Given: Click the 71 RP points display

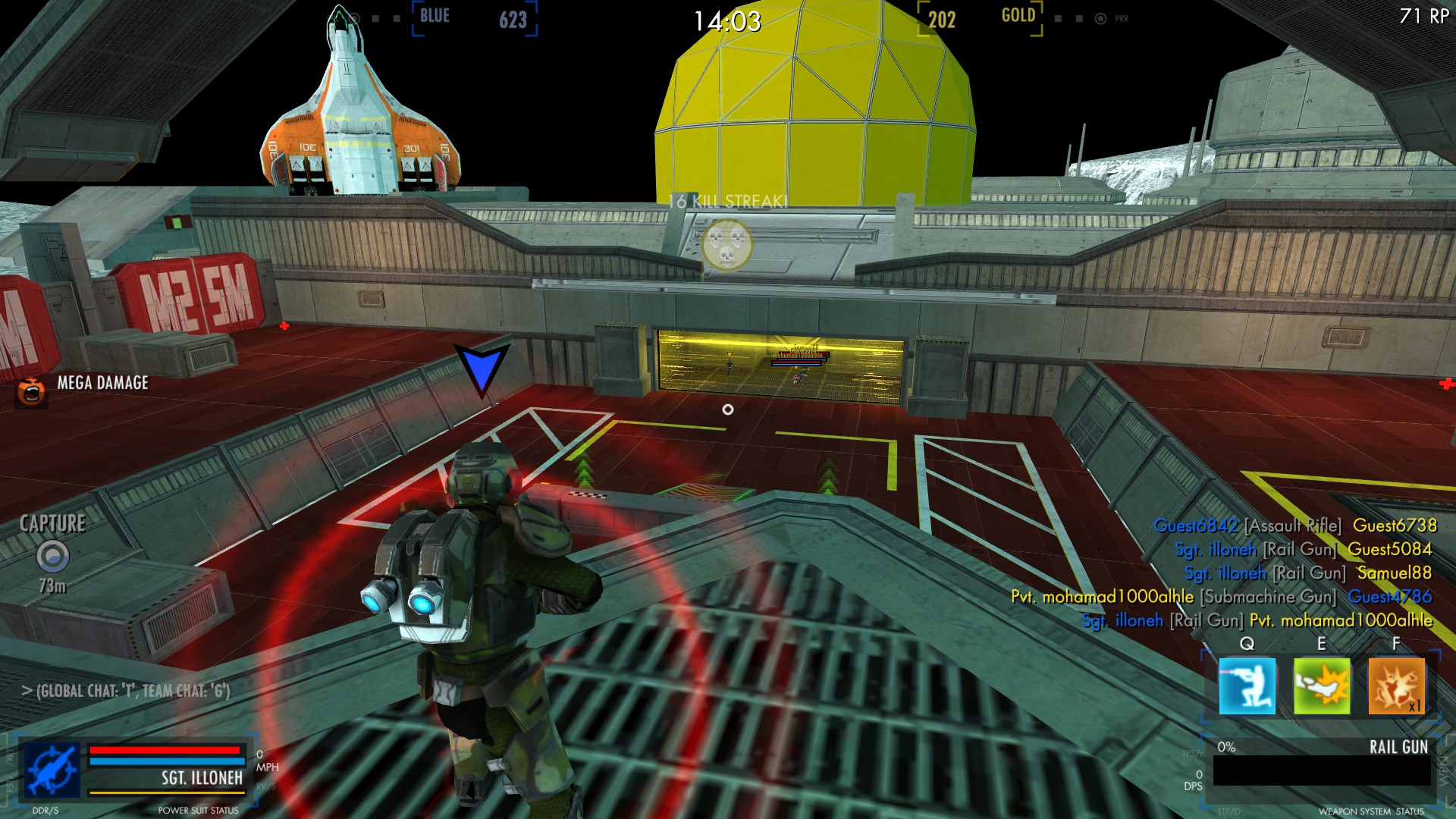Looking at the screenshot, I should (1424, 14).
